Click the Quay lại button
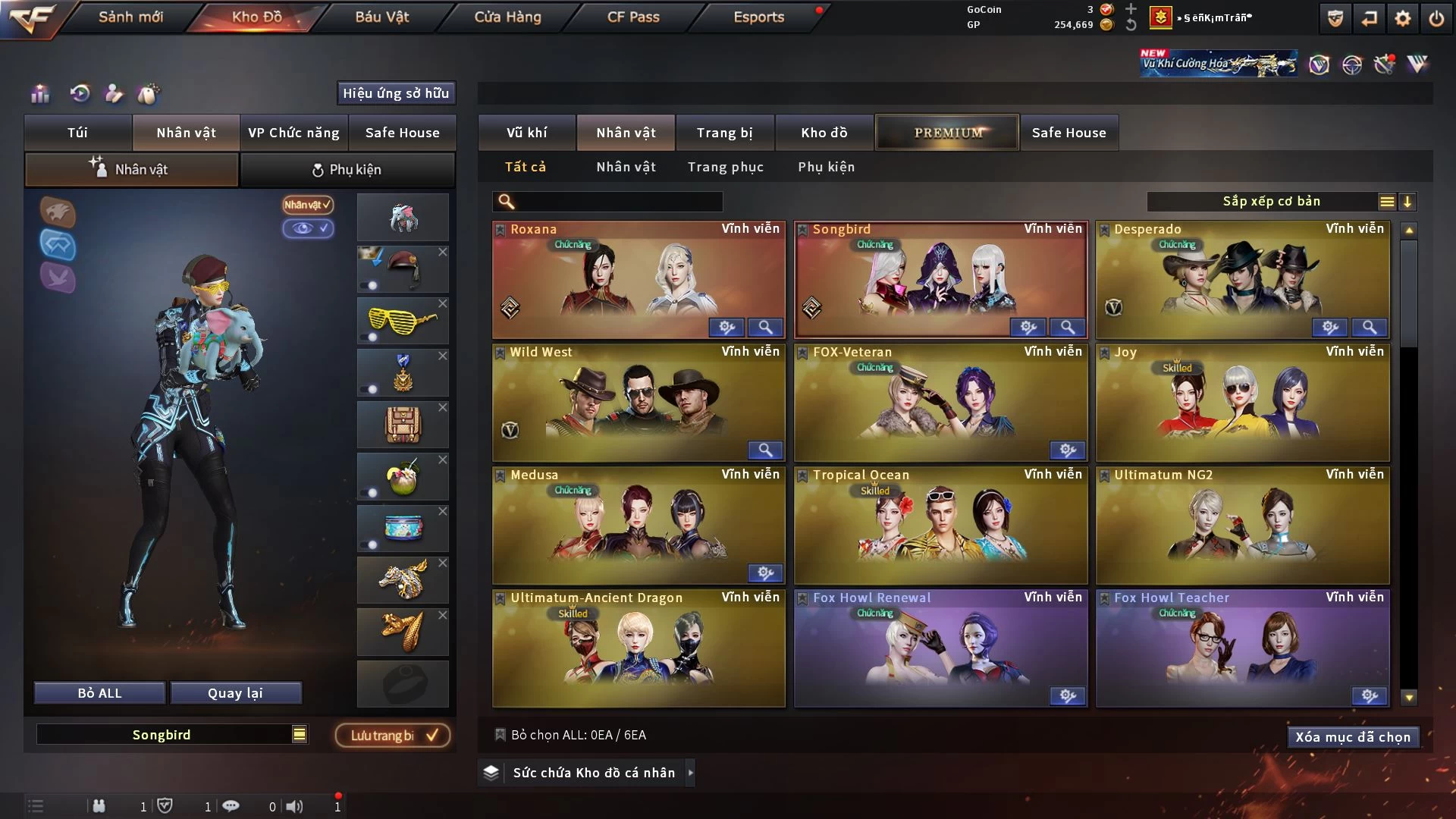Image resolution: width=1456 pixels, height=819 pixels. point(235,693)
